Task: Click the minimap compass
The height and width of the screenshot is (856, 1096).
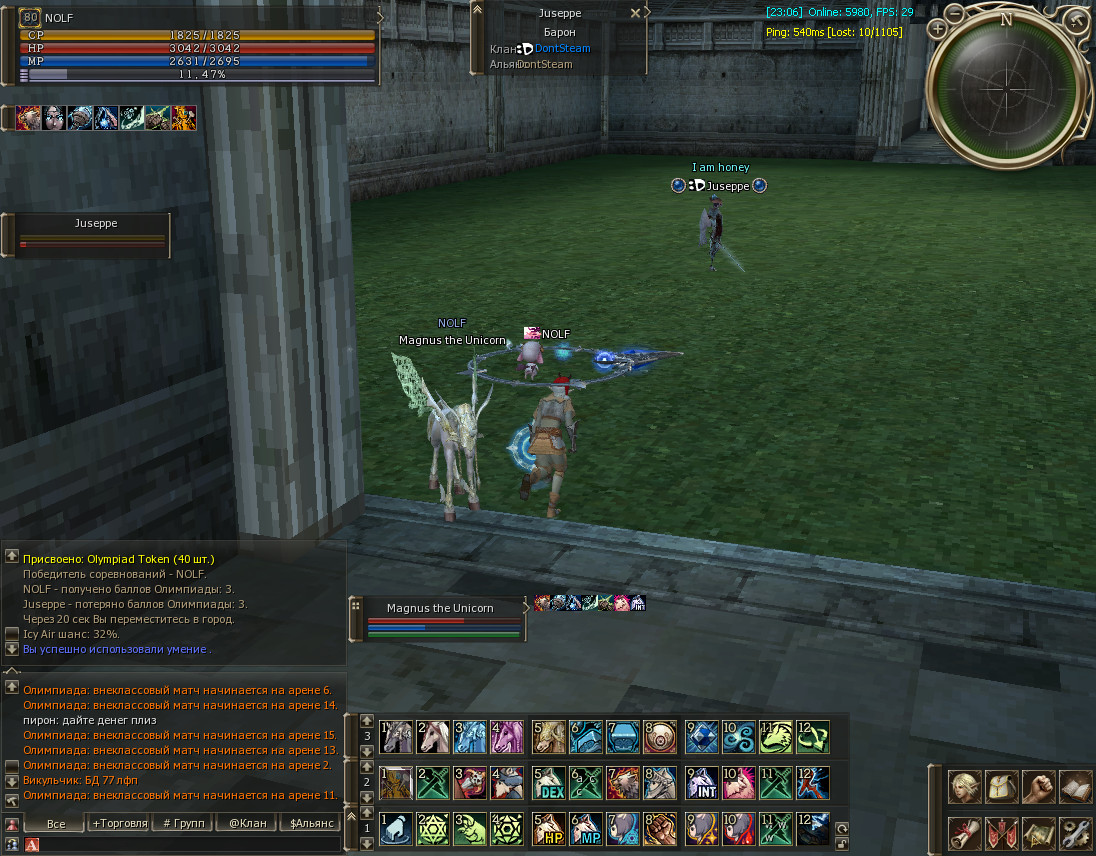Action: pos(1006,88)
